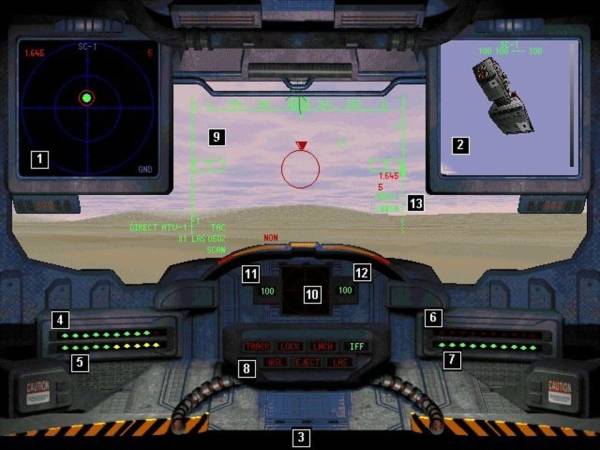This screenshot has height=450, width=600.
Task: Hit the EJECT button on the console
Action: pyautogui.click(x=306, y=362)
